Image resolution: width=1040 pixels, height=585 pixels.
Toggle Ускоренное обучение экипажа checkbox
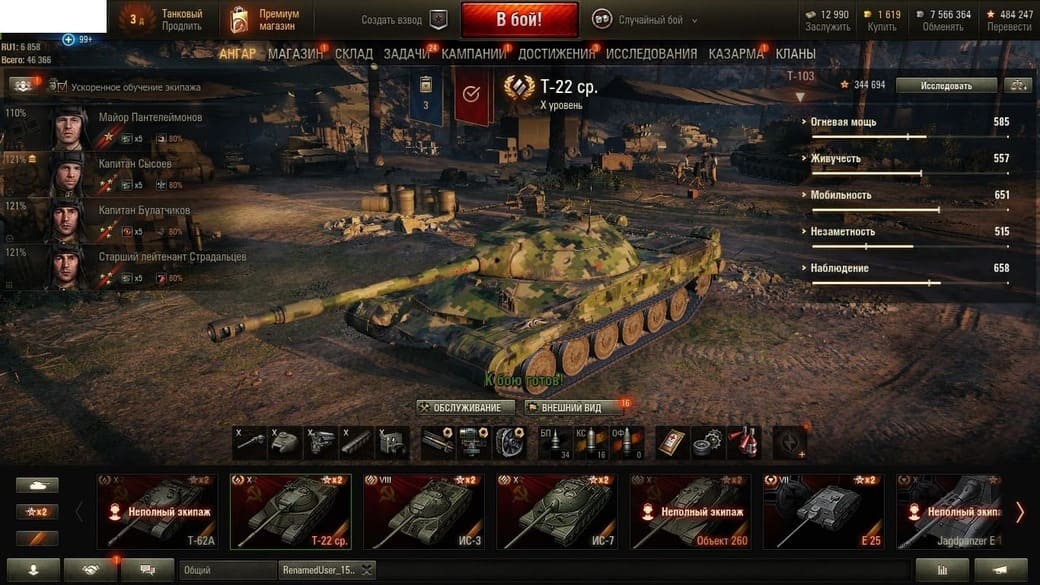pos(59,87)
